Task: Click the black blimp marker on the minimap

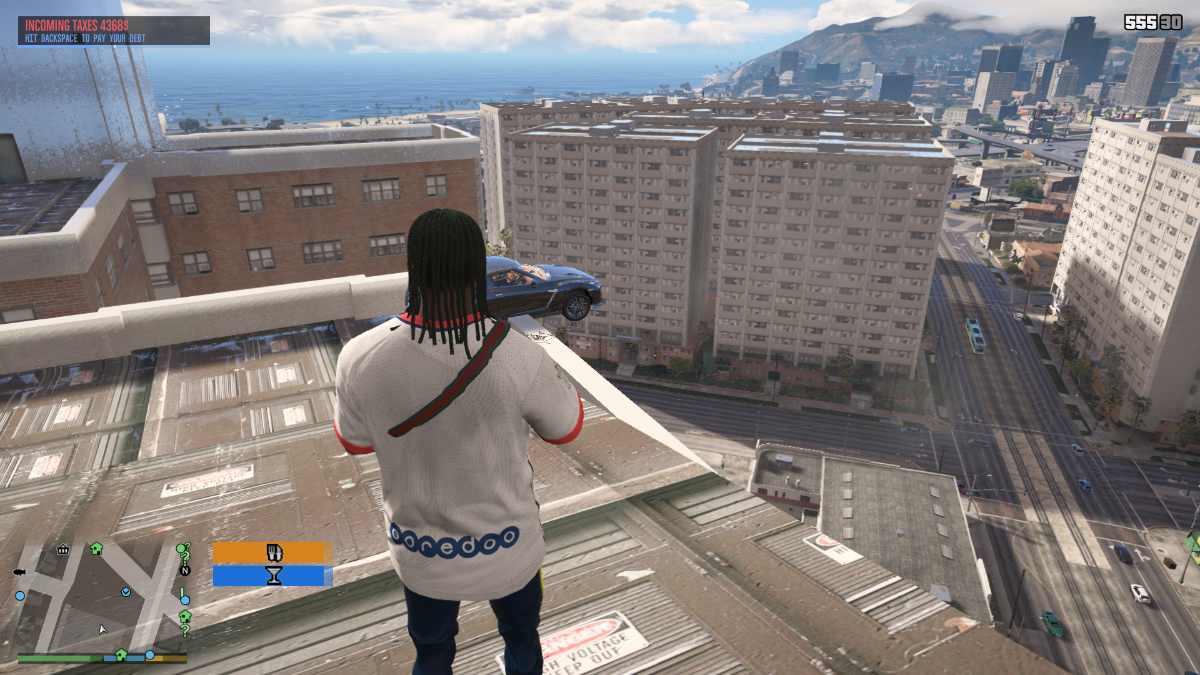Action: click(19, 572)
